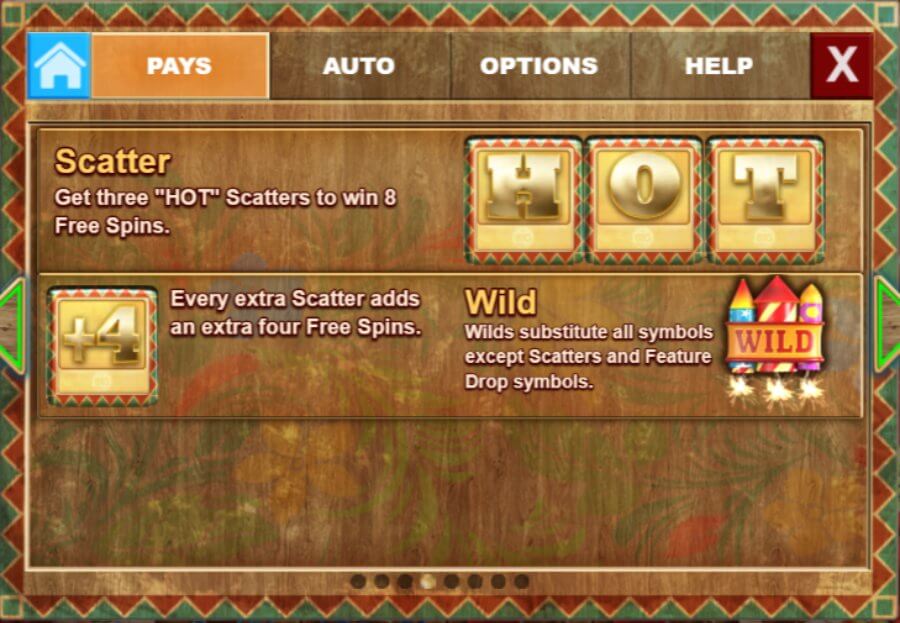Open the OPTIONS tab
900x623 pixels.
(539, 66)
